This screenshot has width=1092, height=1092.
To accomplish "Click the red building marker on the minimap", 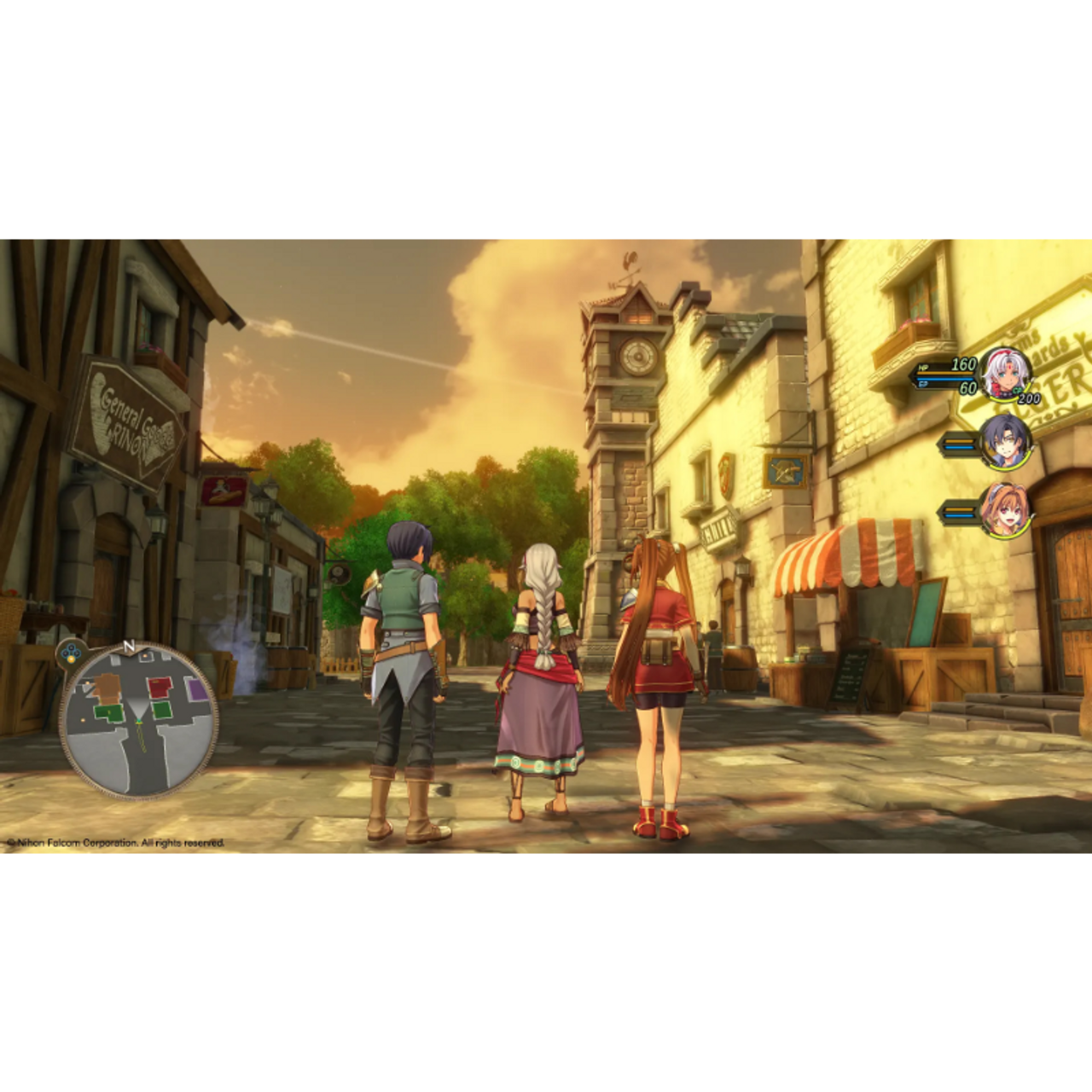I will (x=159, y=687).
